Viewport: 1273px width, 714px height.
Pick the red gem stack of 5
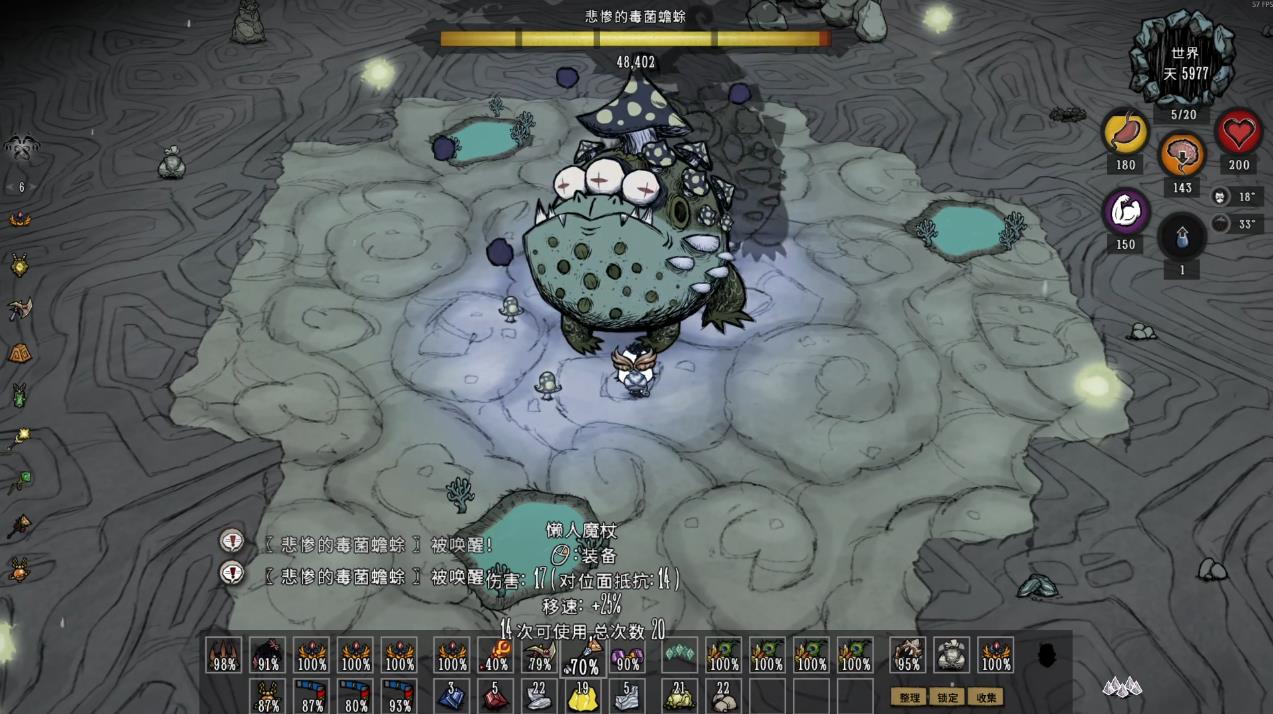pos(496,696)
